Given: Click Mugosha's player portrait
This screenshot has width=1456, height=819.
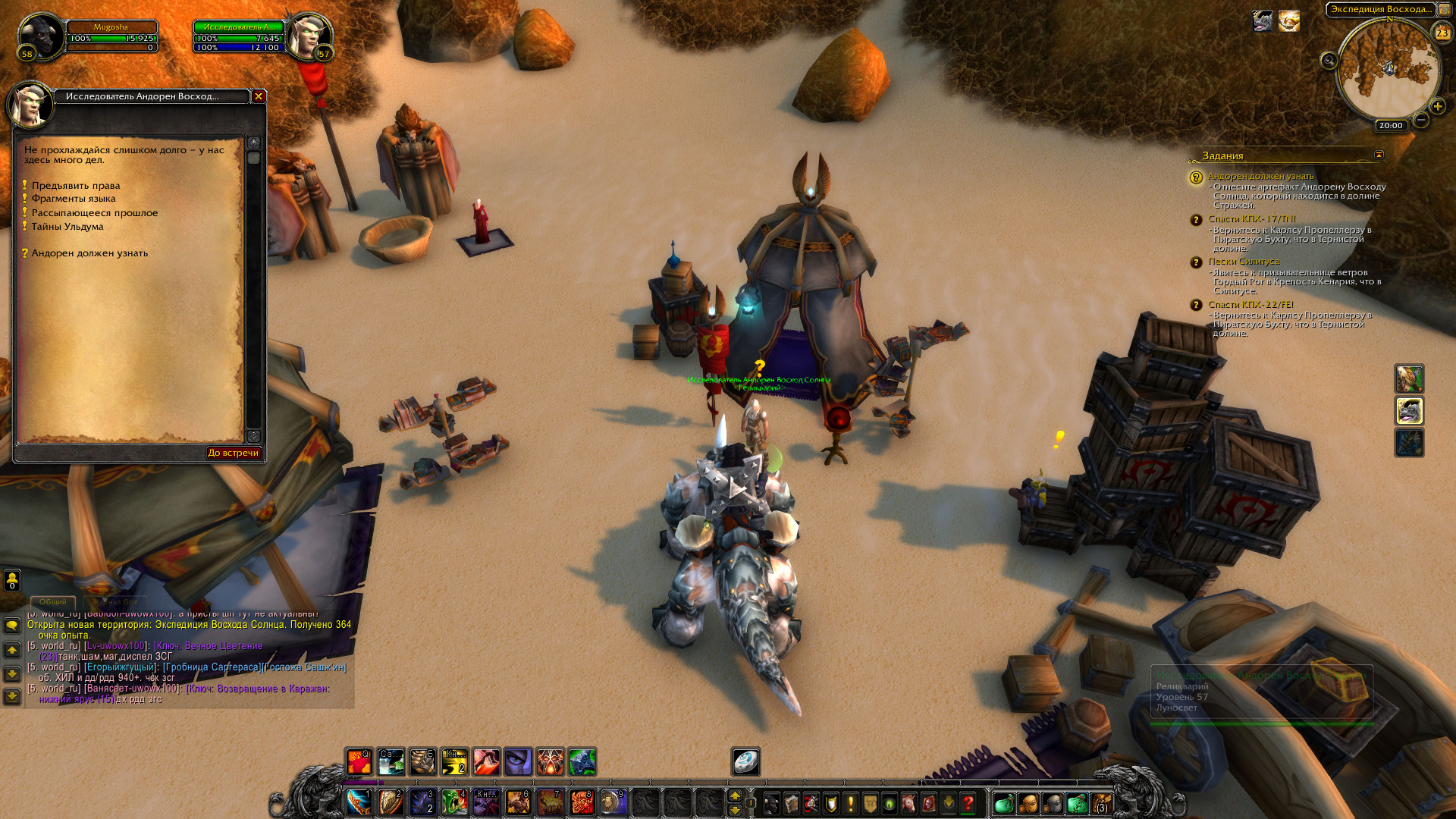Looking at the screenshot, I should (40, 36).
